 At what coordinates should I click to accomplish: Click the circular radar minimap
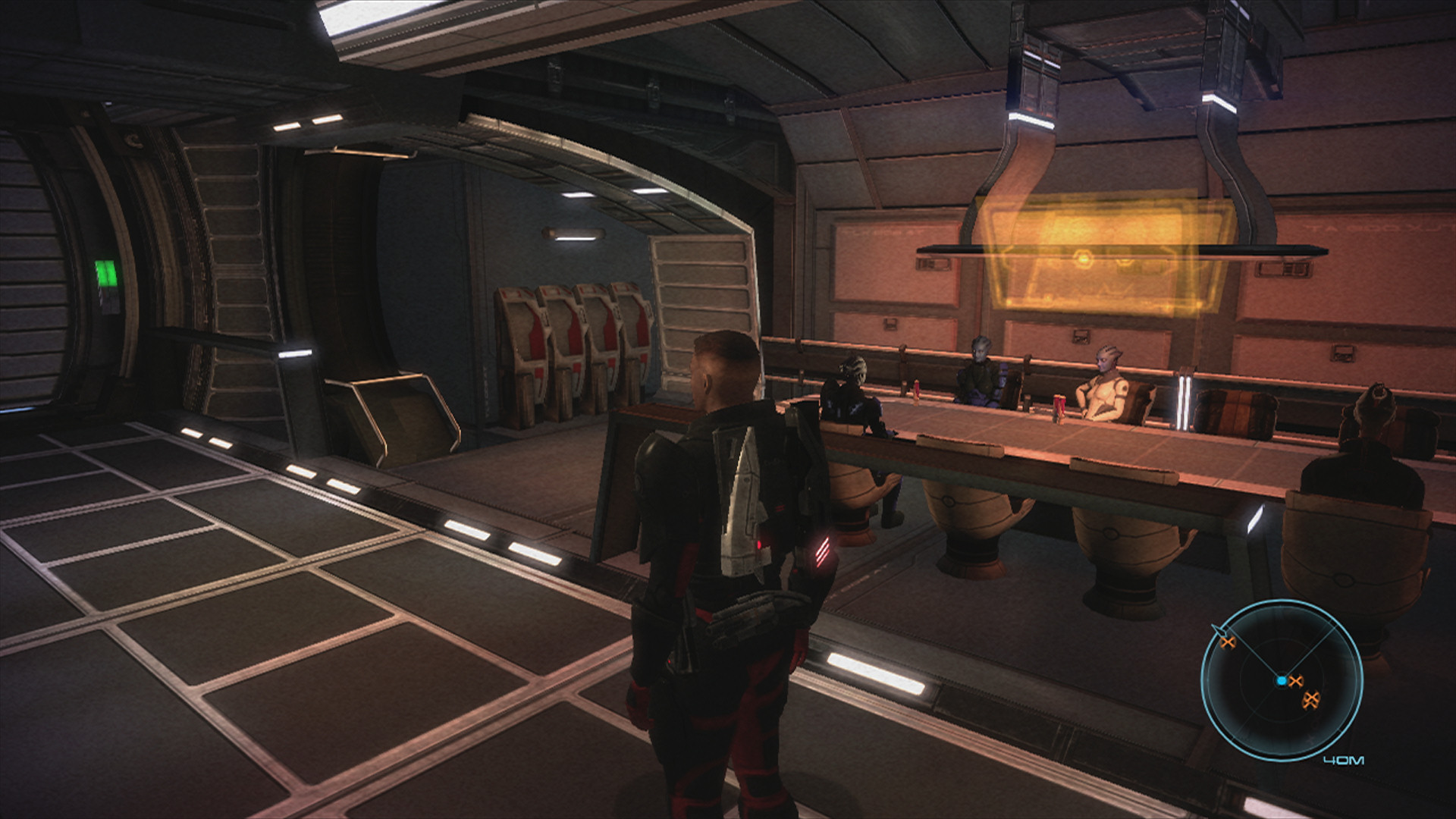pos(1281,680)
